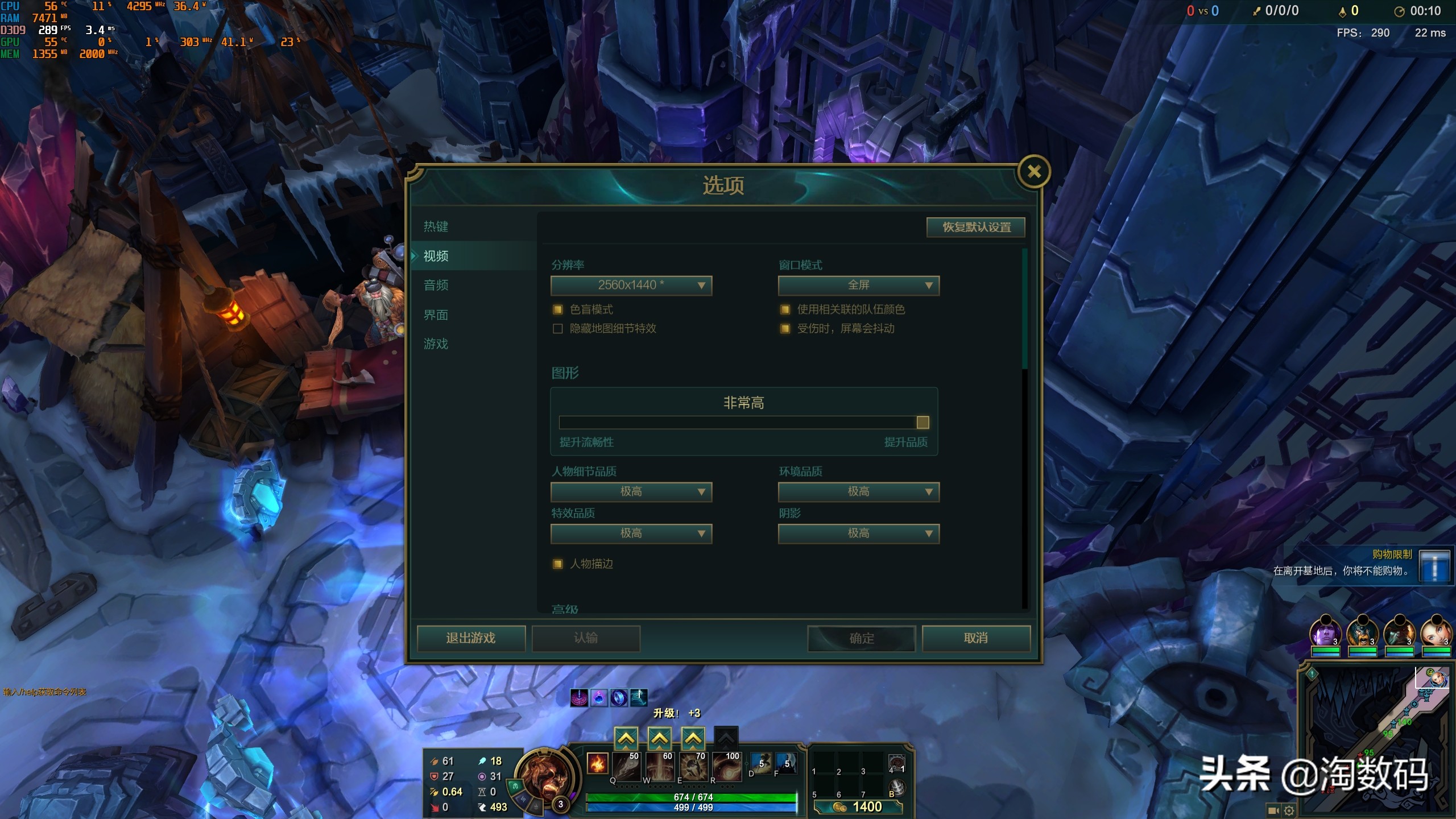Screen dimensions: 1456x819
Task: Select the 界面 interface tab
Action: [436, 315]
